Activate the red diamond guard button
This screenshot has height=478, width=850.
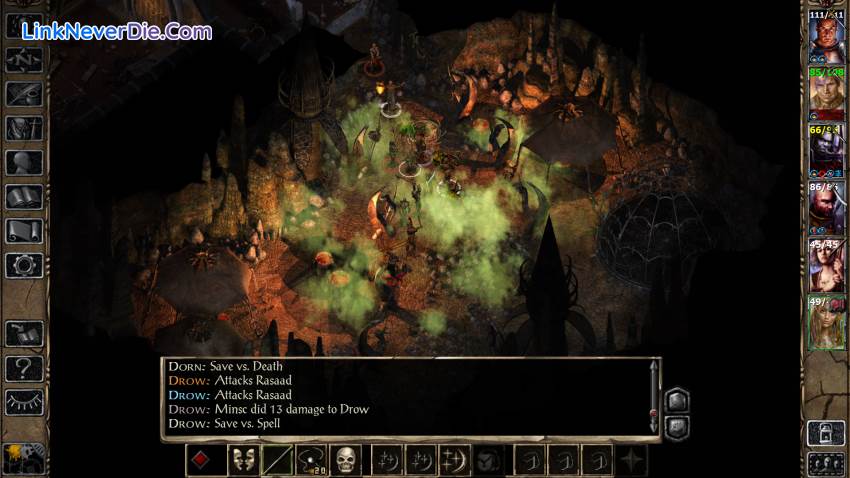click(201, 460)
